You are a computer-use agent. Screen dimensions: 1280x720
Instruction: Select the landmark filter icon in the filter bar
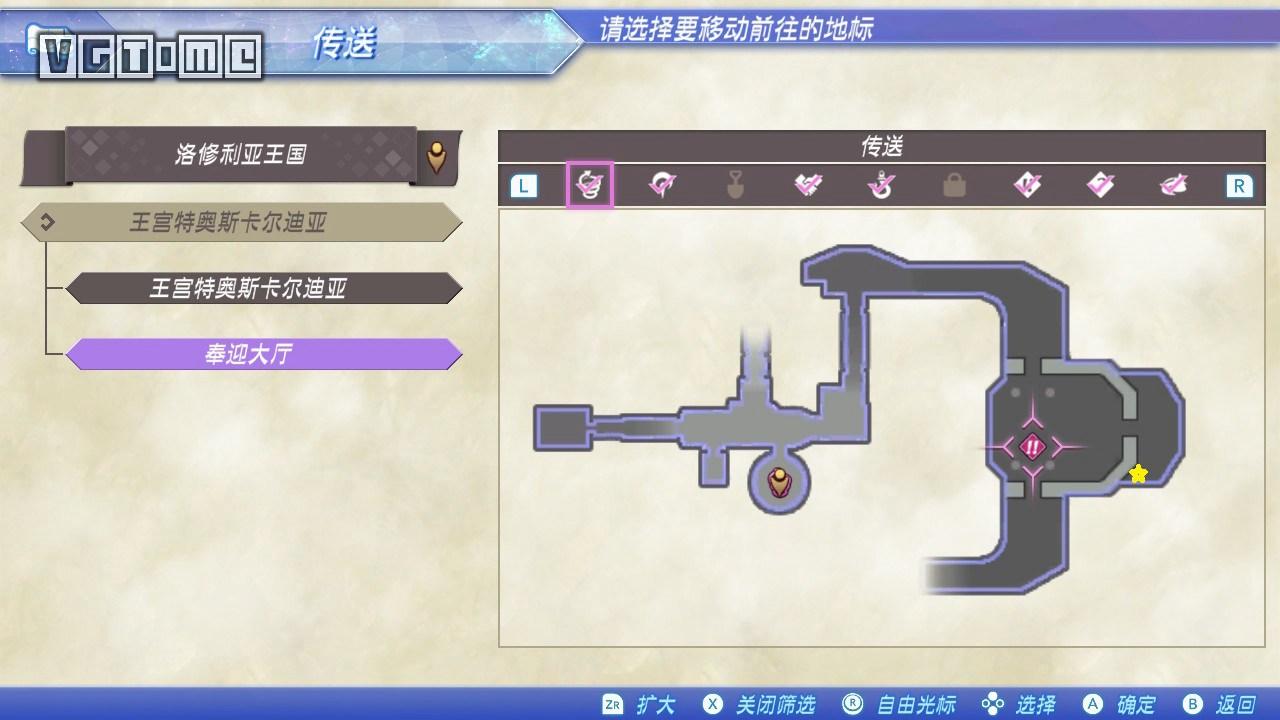664,184
